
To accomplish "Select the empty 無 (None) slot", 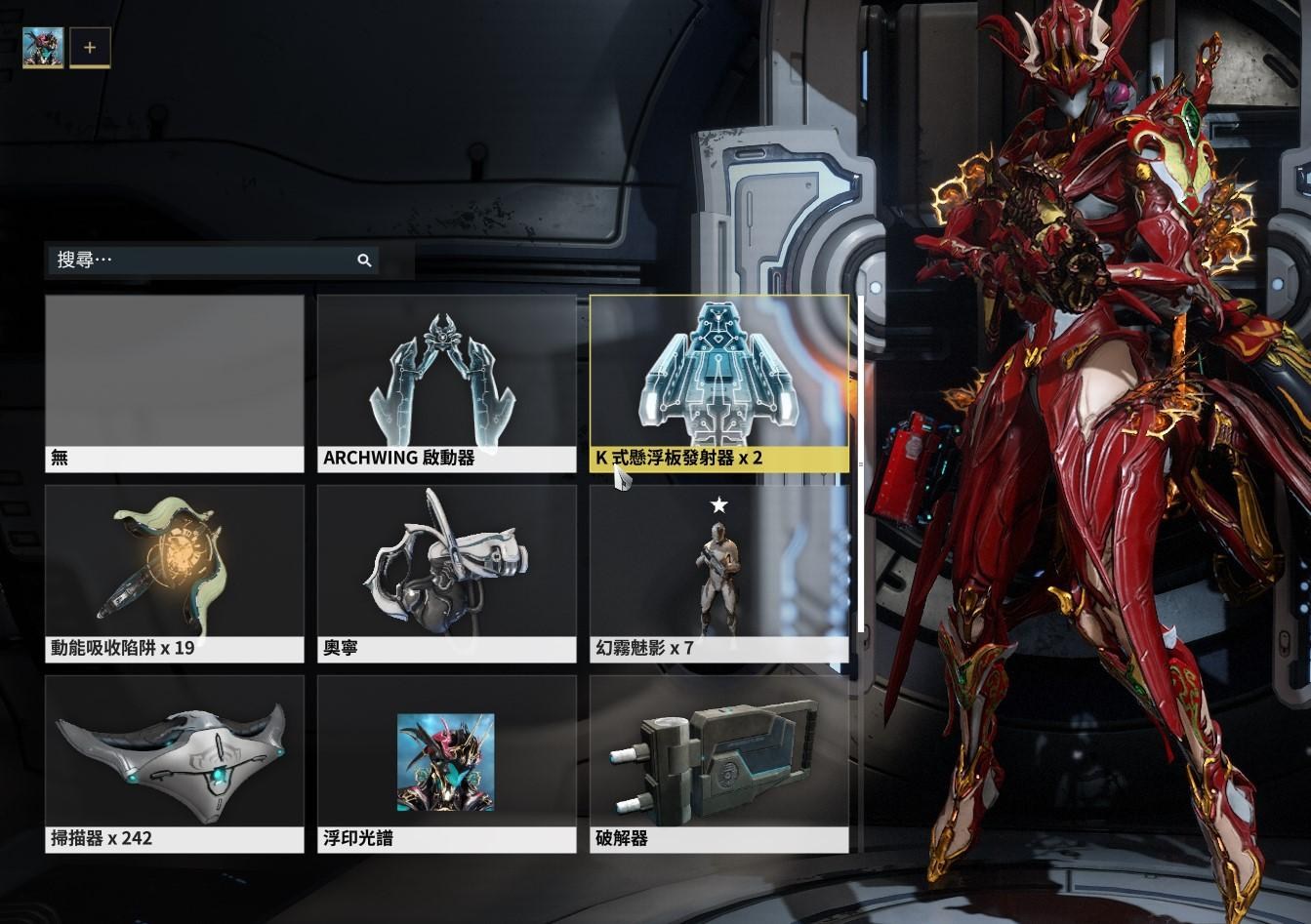I will [x=175, y=383].
